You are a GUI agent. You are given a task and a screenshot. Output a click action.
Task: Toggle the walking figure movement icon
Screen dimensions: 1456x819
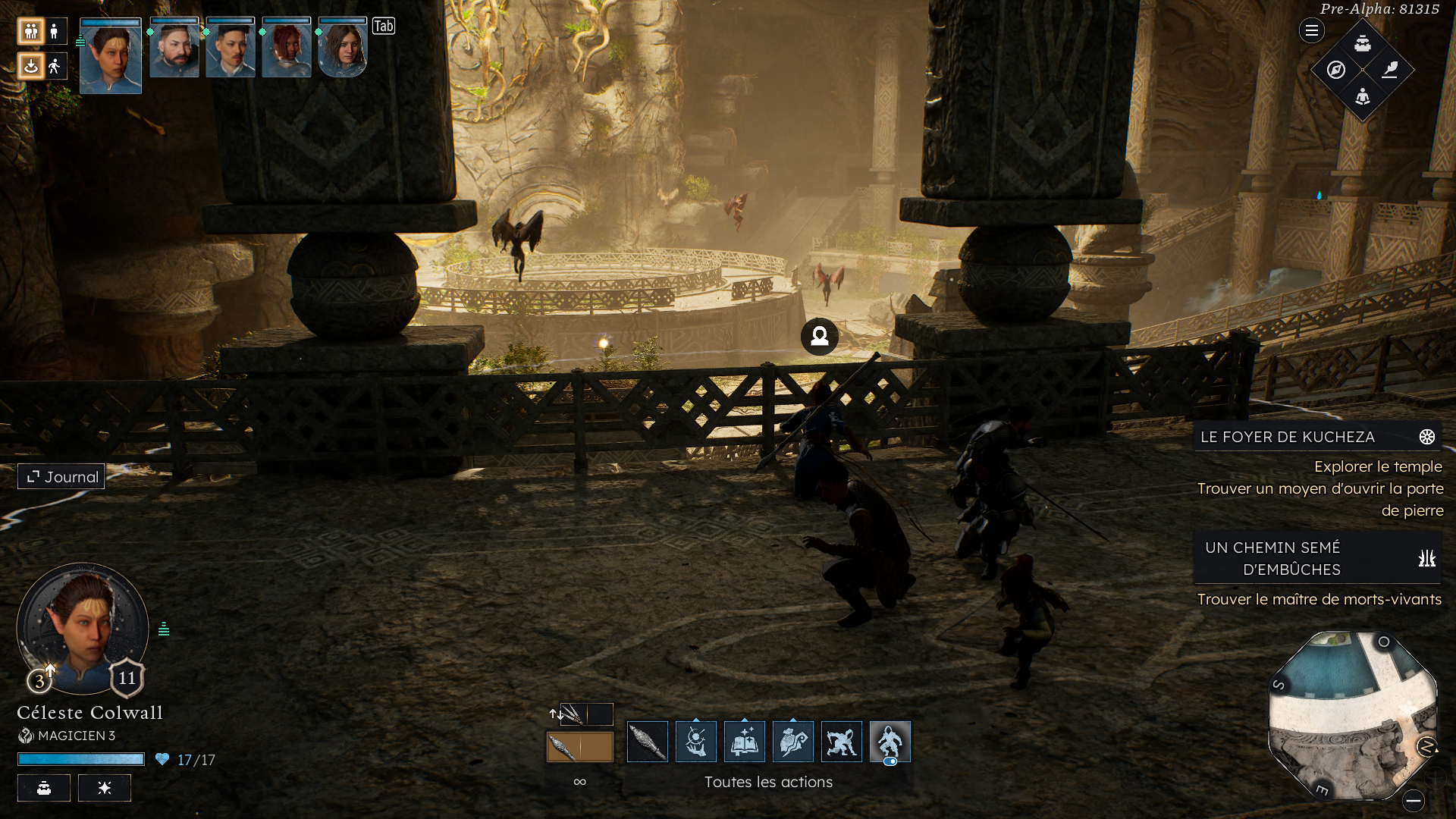coord(54,67)
